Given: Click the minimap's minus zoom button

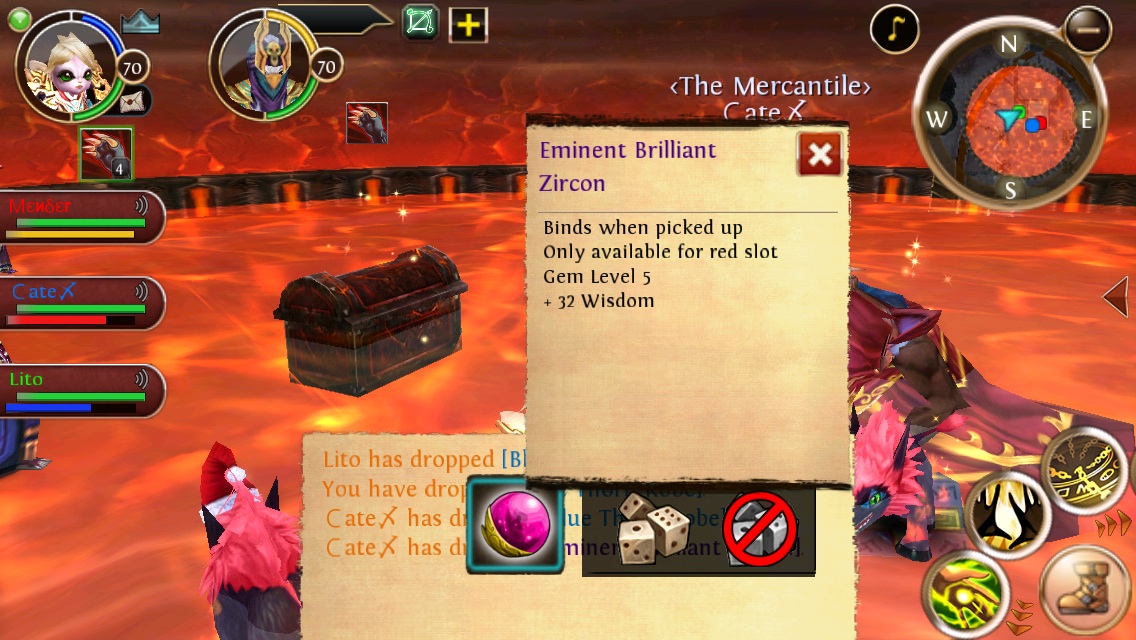Looking at the screenshot, I should point(1088,30).
